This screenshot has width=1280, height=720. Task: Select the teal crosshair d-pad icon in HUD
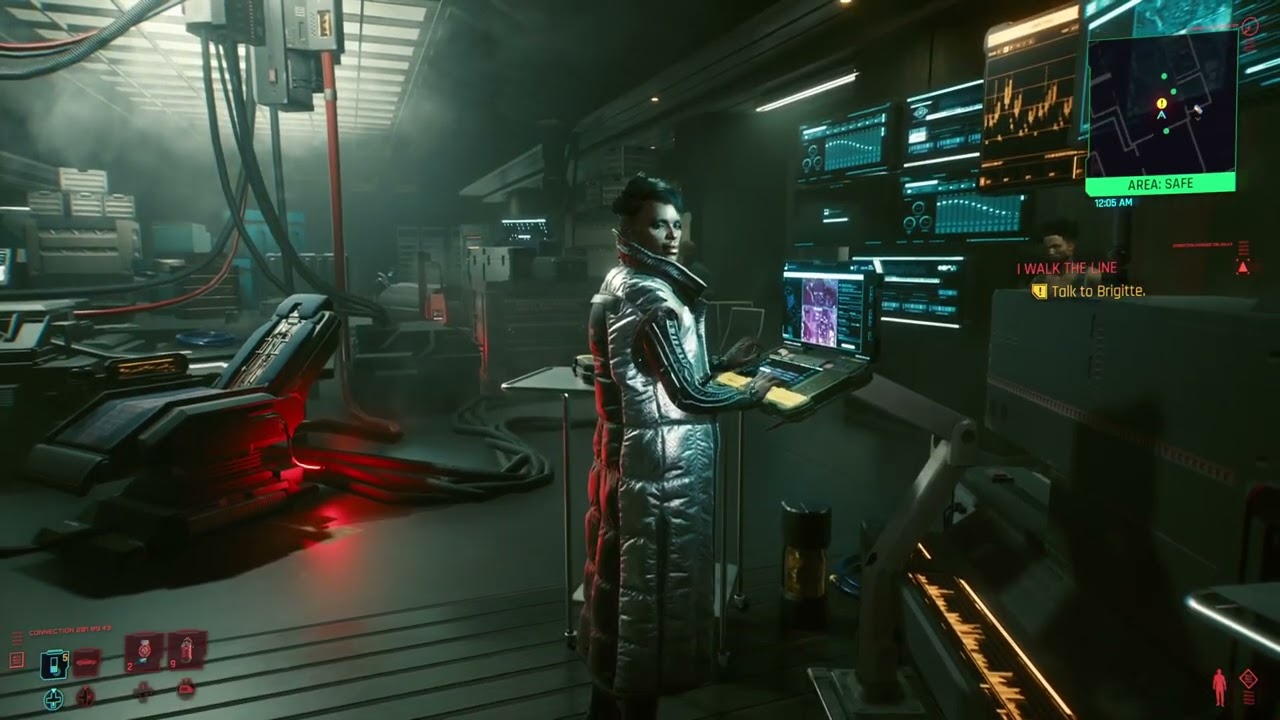[x=53, y=698]
